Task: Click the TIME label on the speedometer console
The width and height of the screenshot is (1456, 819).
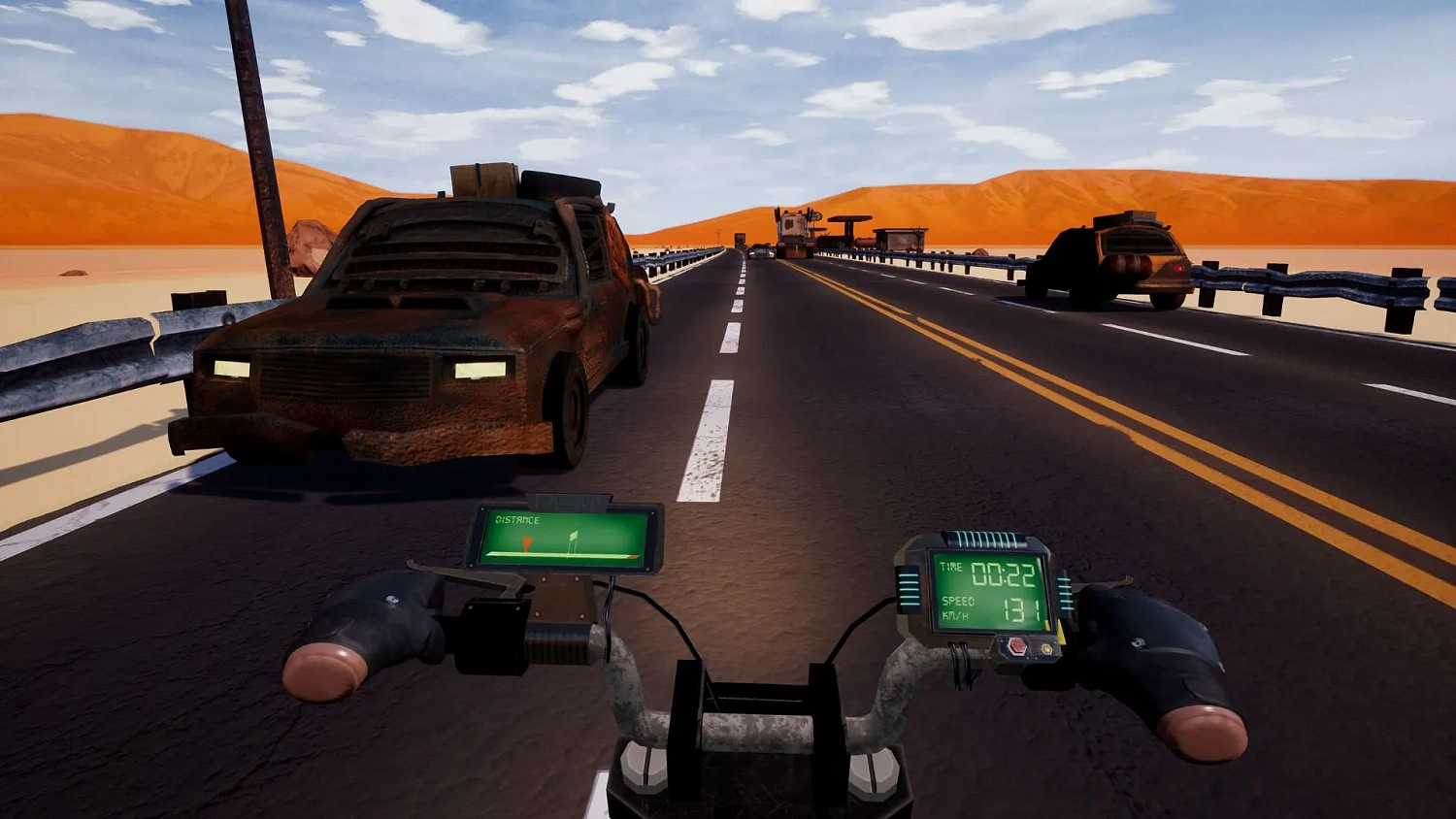Action: click(951, 566)
